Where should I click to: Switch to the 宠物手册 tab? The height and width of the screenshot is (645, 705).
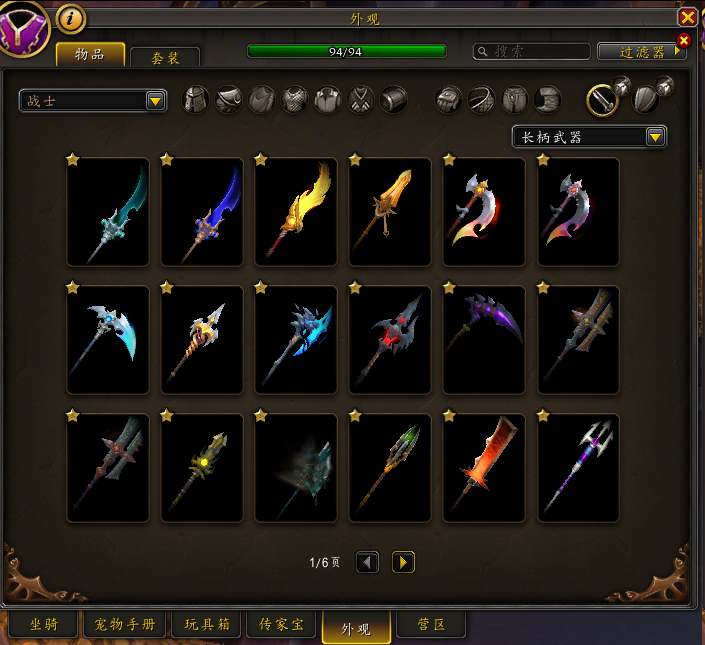point(124,626)
